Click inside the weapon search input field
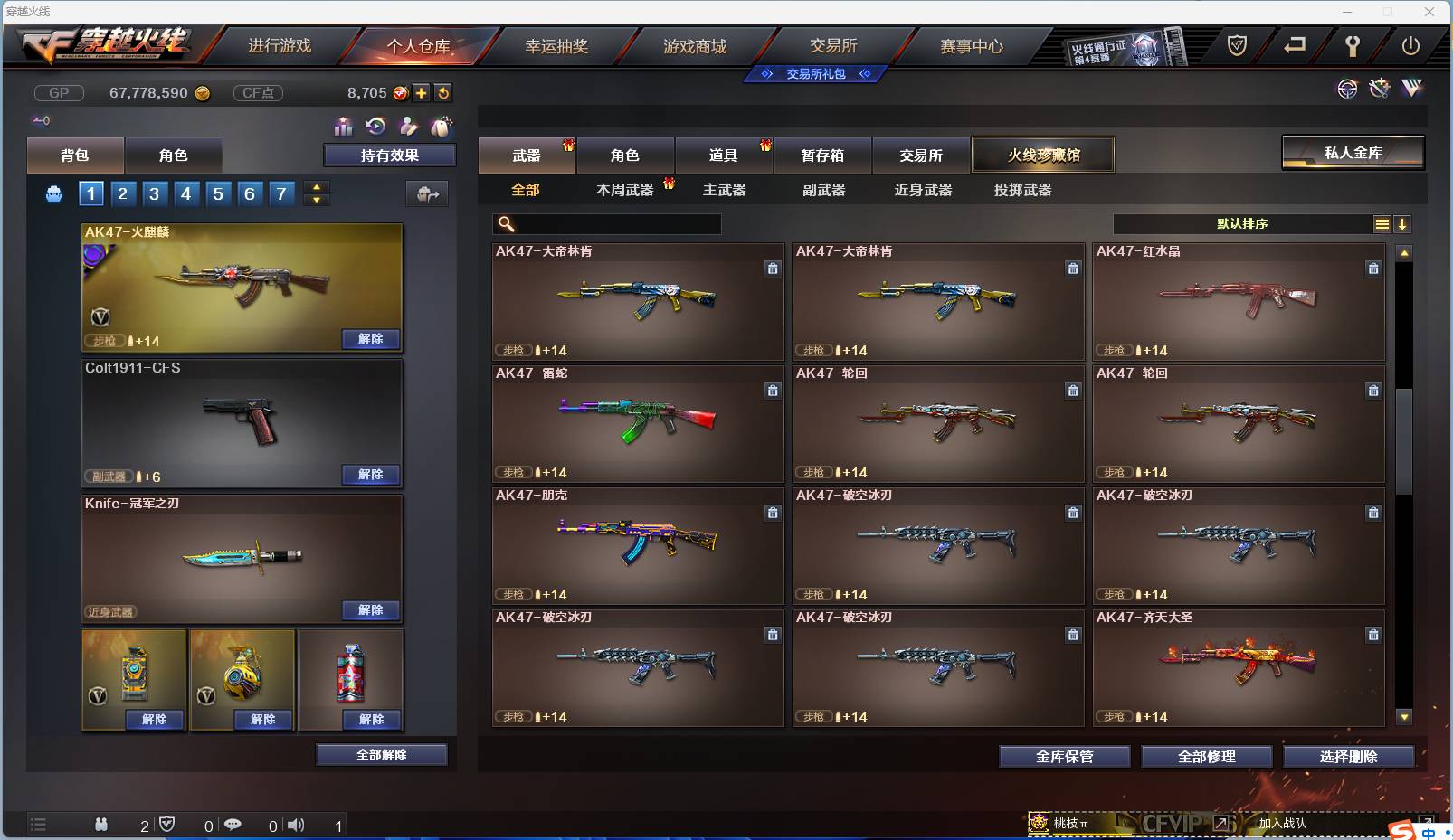This screenshot has width=1453, height=840. click(x=615, y=223)
